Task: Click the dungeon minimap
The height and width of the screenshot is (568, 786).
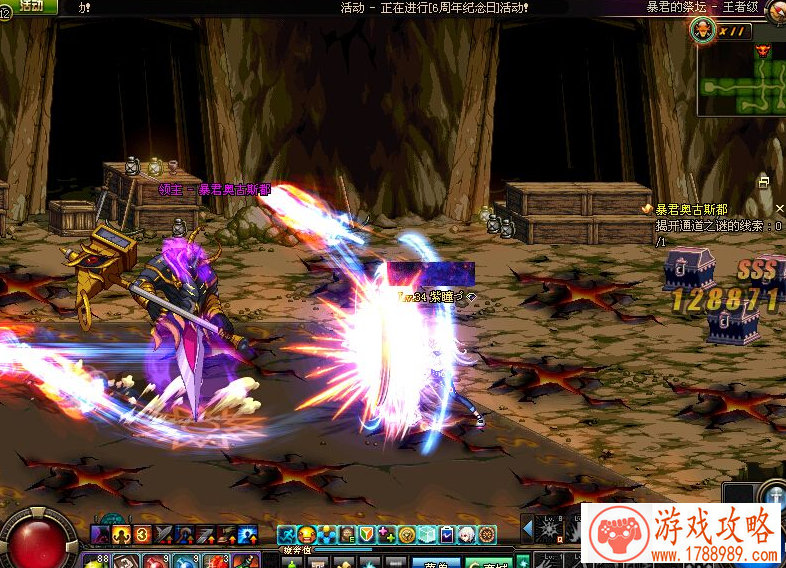Action: (741, 80)
